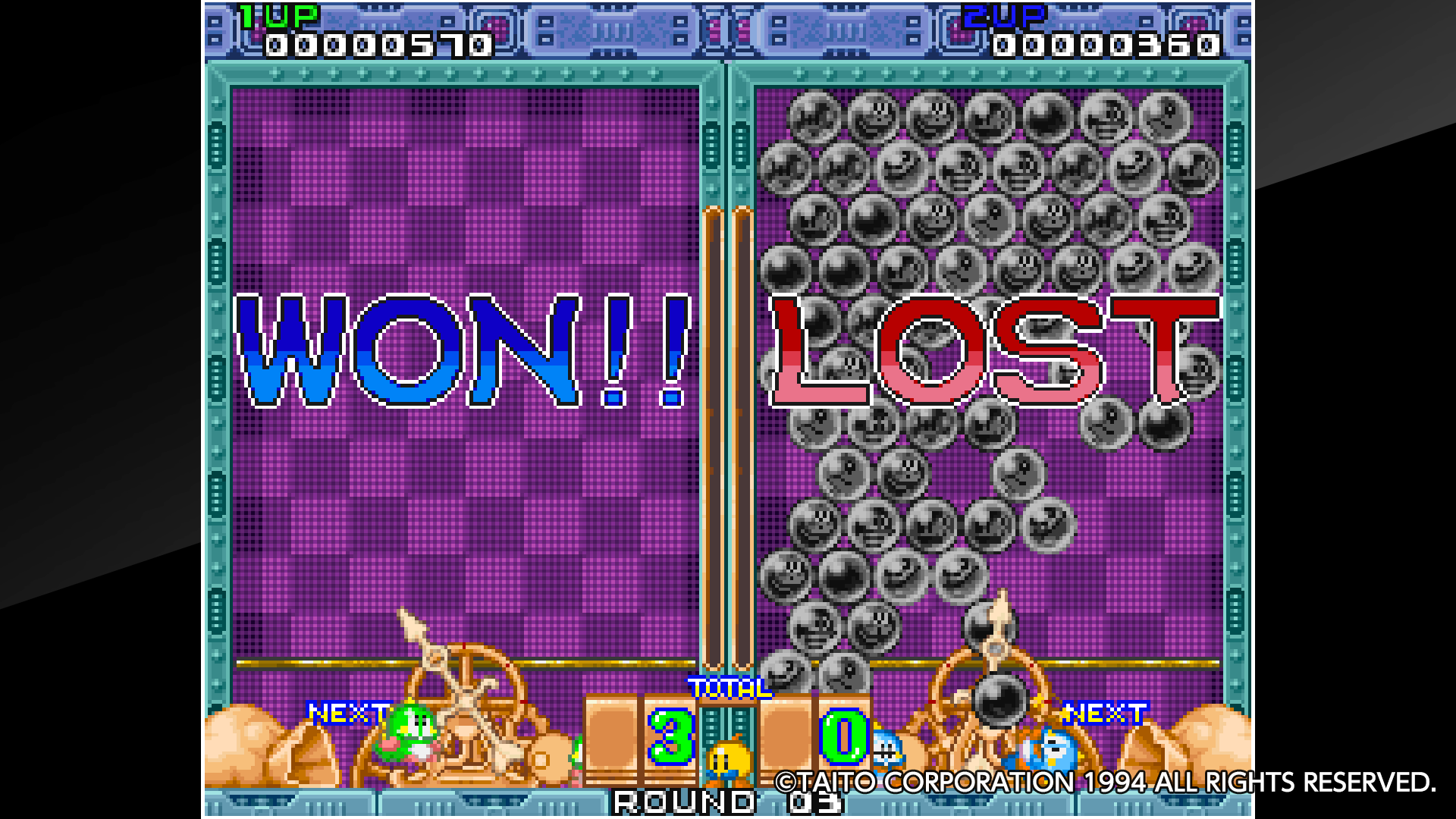The width and height of the screenshot is (1456, 819).
Task: Click player 2's NEXT bubble indicator label
Action: pyautogui.click(x=1107, y=713)
